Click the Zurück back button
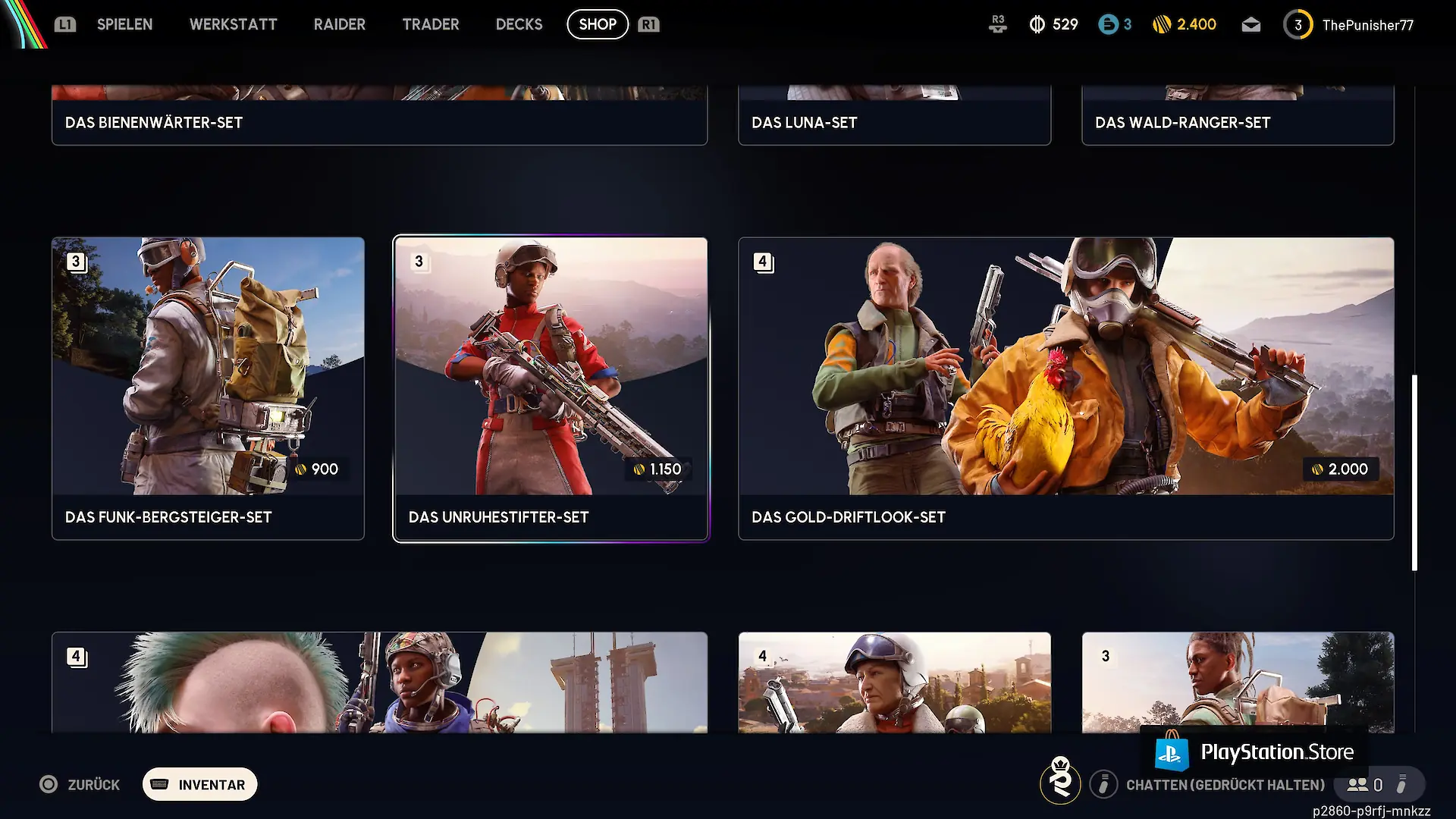Screen dimensions: 1456x819 point(80,784)
